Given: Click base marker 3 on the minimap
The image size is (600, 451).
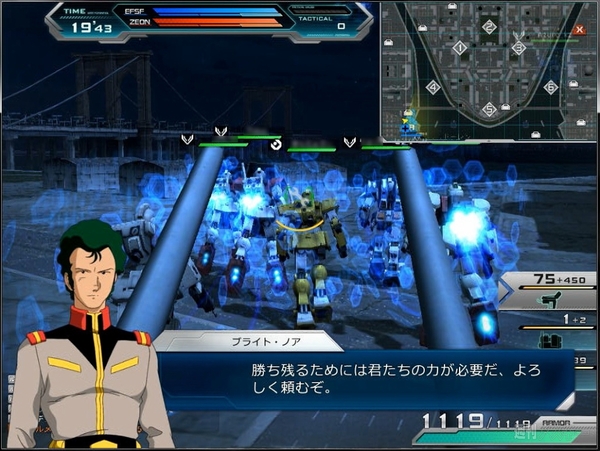Looking at the screenshot, I should coord(518,47).
